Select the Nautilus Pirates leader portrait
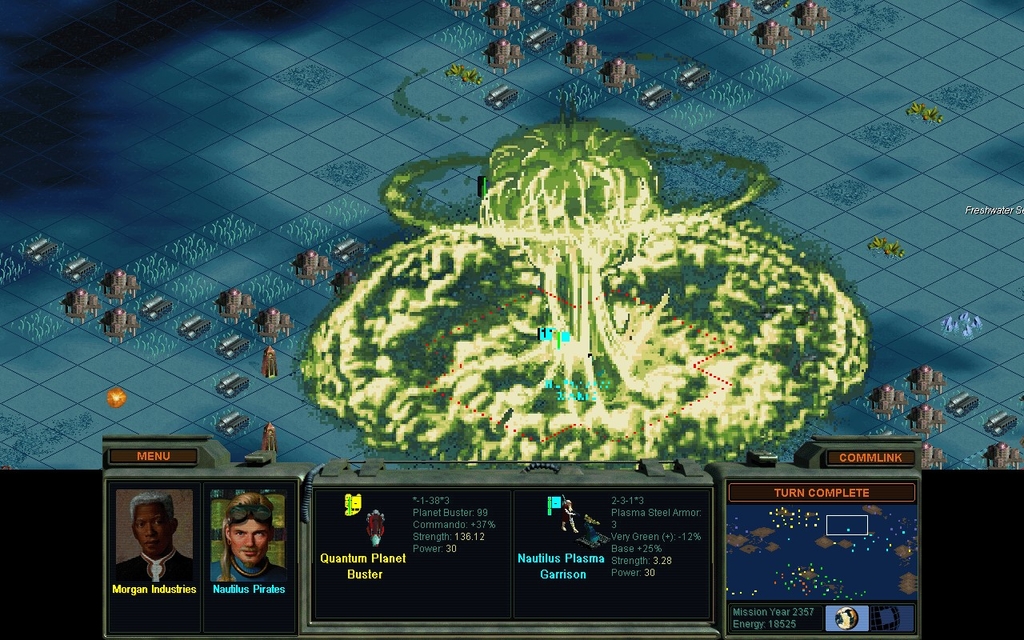The width and height of the screenshot is (1024, 640). (248, 536)
